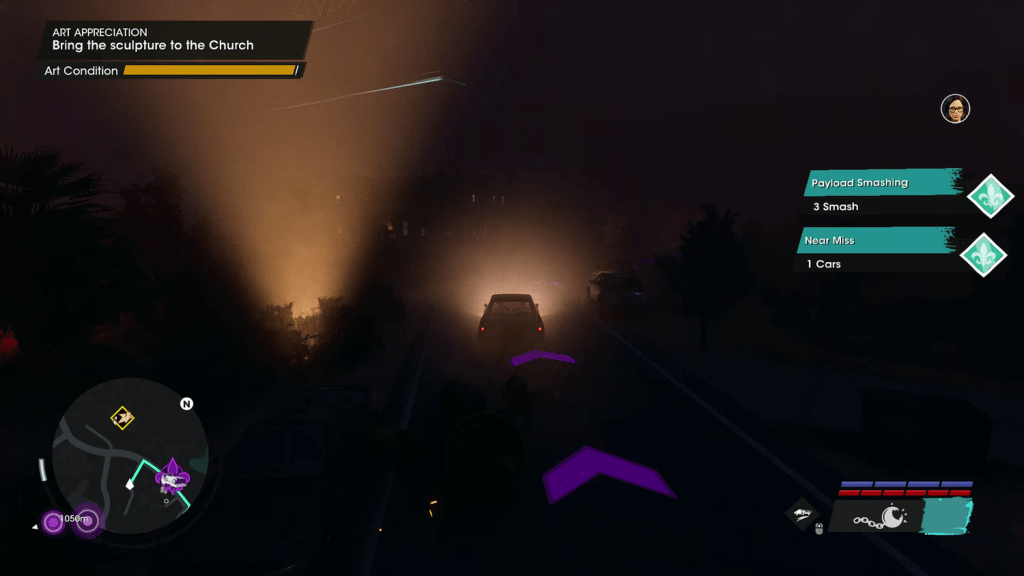Select the vehicle boost diamond icon
Screen dimensions: 1024x576
(x=802, y=513)
